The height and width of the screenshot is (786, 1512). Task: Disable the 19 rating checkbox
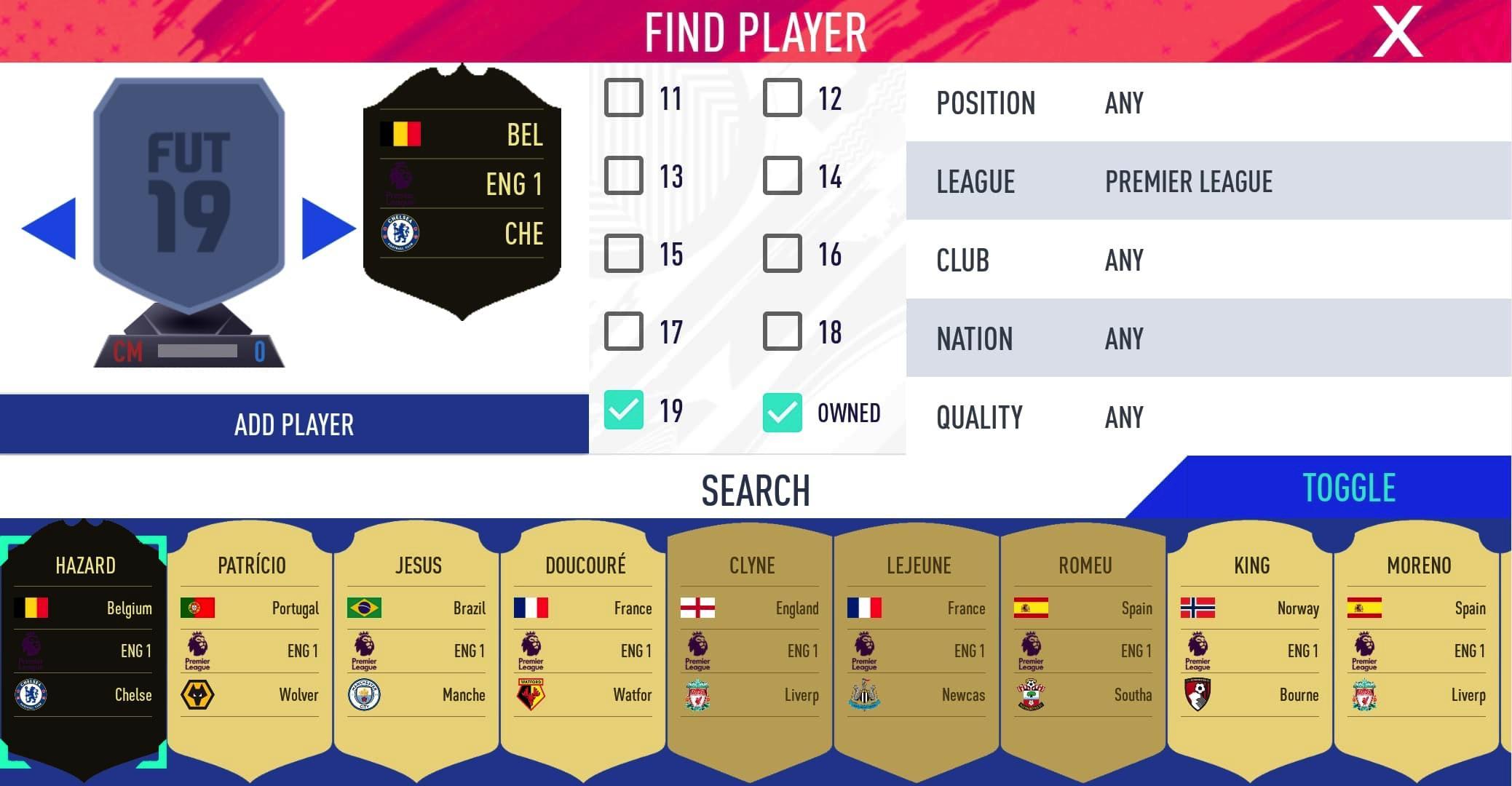click(622, 413)
